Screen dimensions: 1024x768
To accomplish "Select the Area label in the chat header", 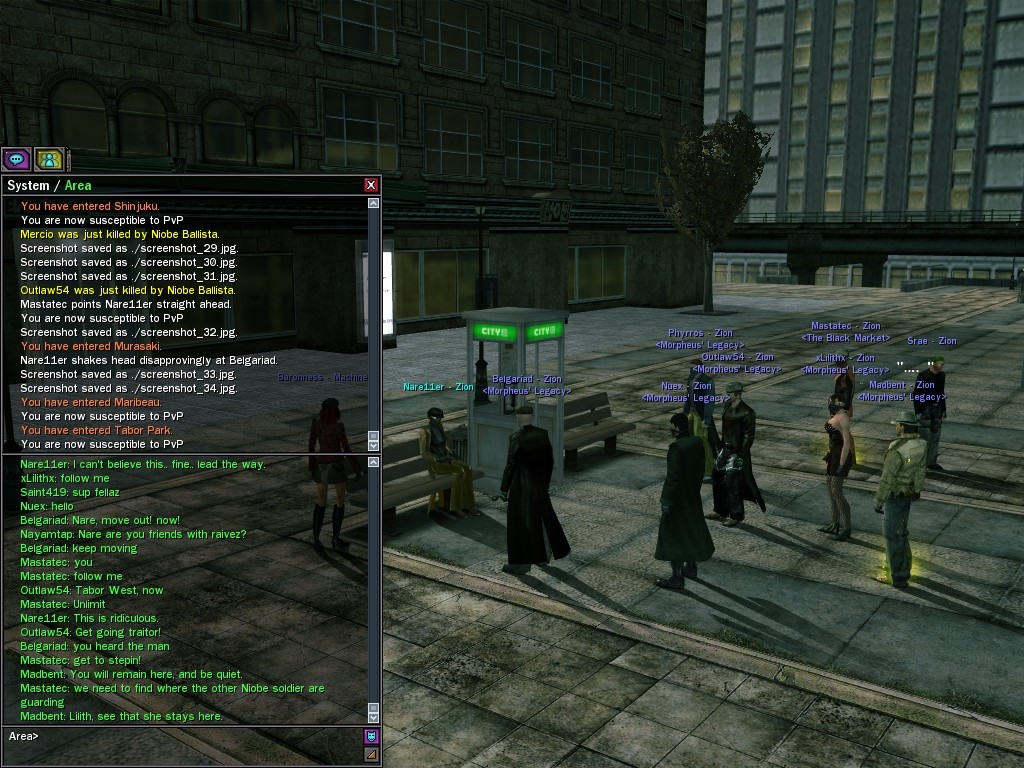I will pyautogui.click(x=78, y=185).
